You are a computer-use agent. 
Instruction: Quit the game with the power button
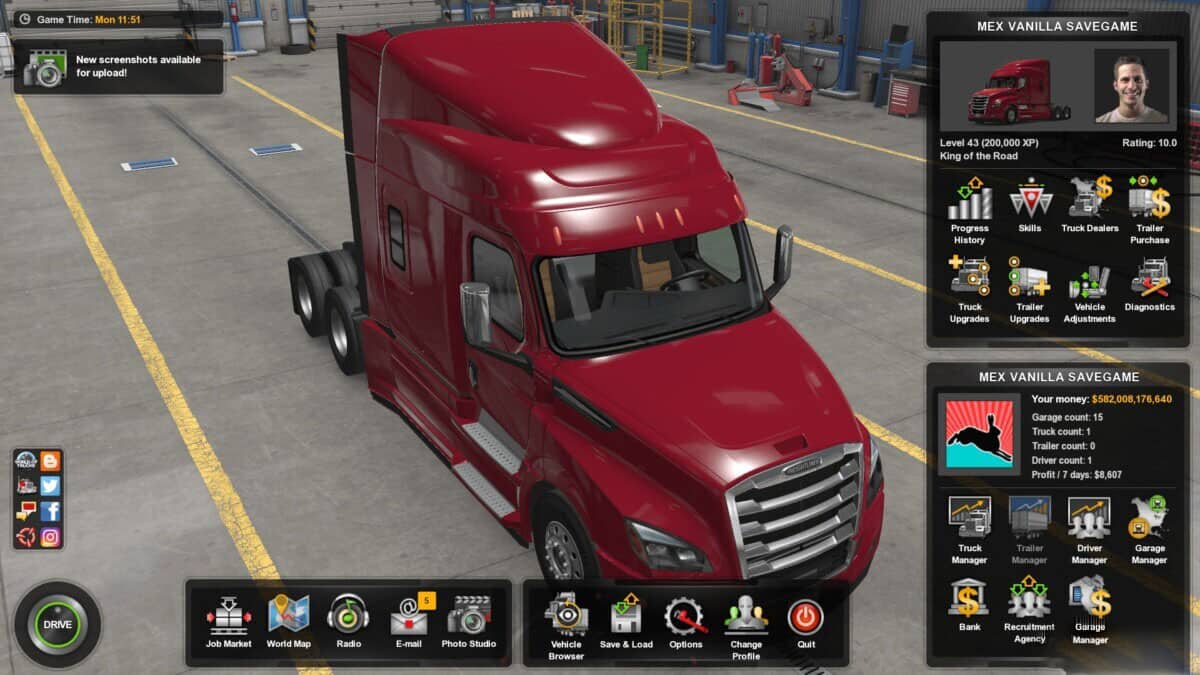pyautogui.click(x=805, y=618)
